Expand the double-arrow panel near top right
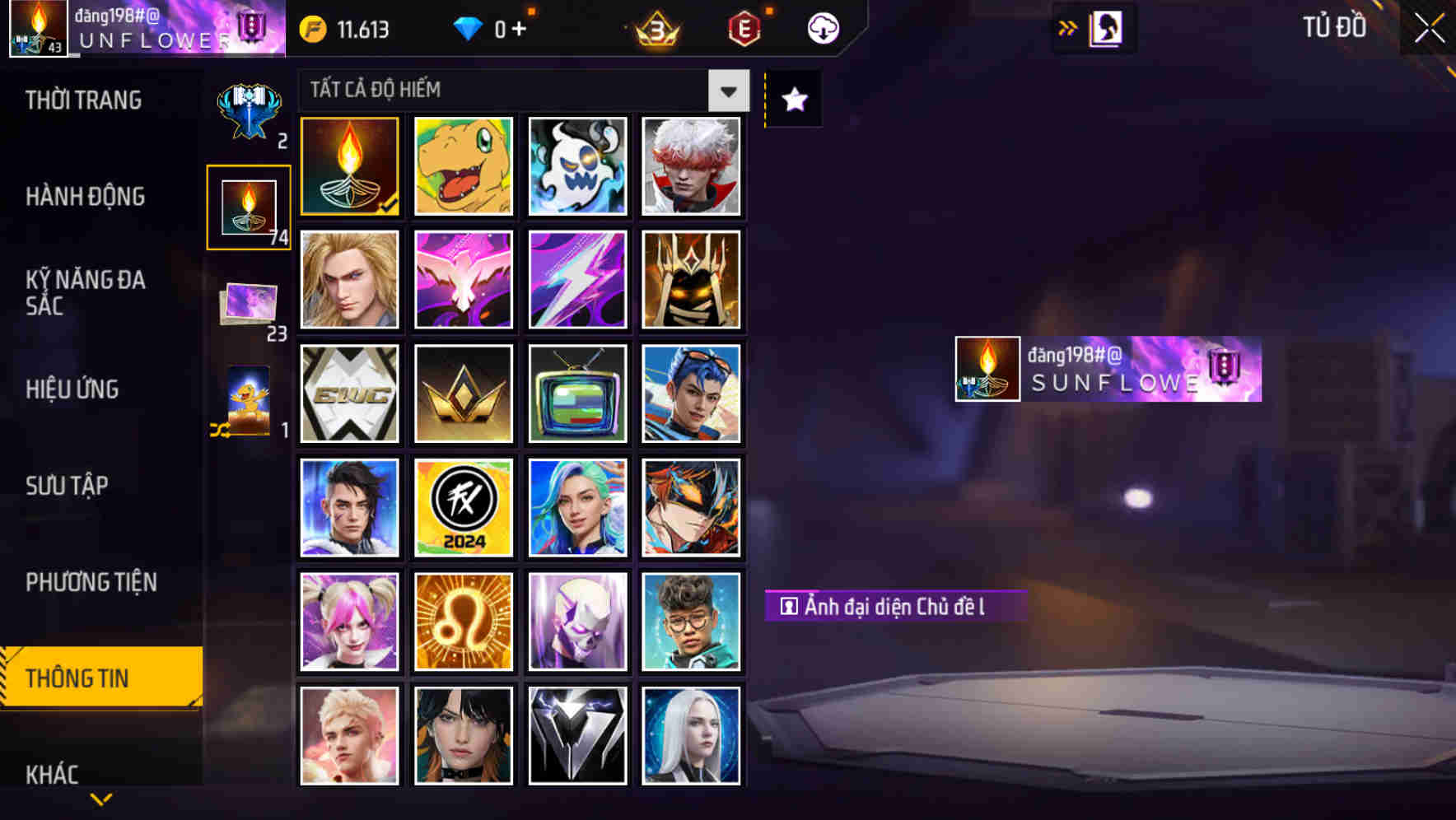The height and width of the screenshot is (820, 1456). click(1066, 27)
